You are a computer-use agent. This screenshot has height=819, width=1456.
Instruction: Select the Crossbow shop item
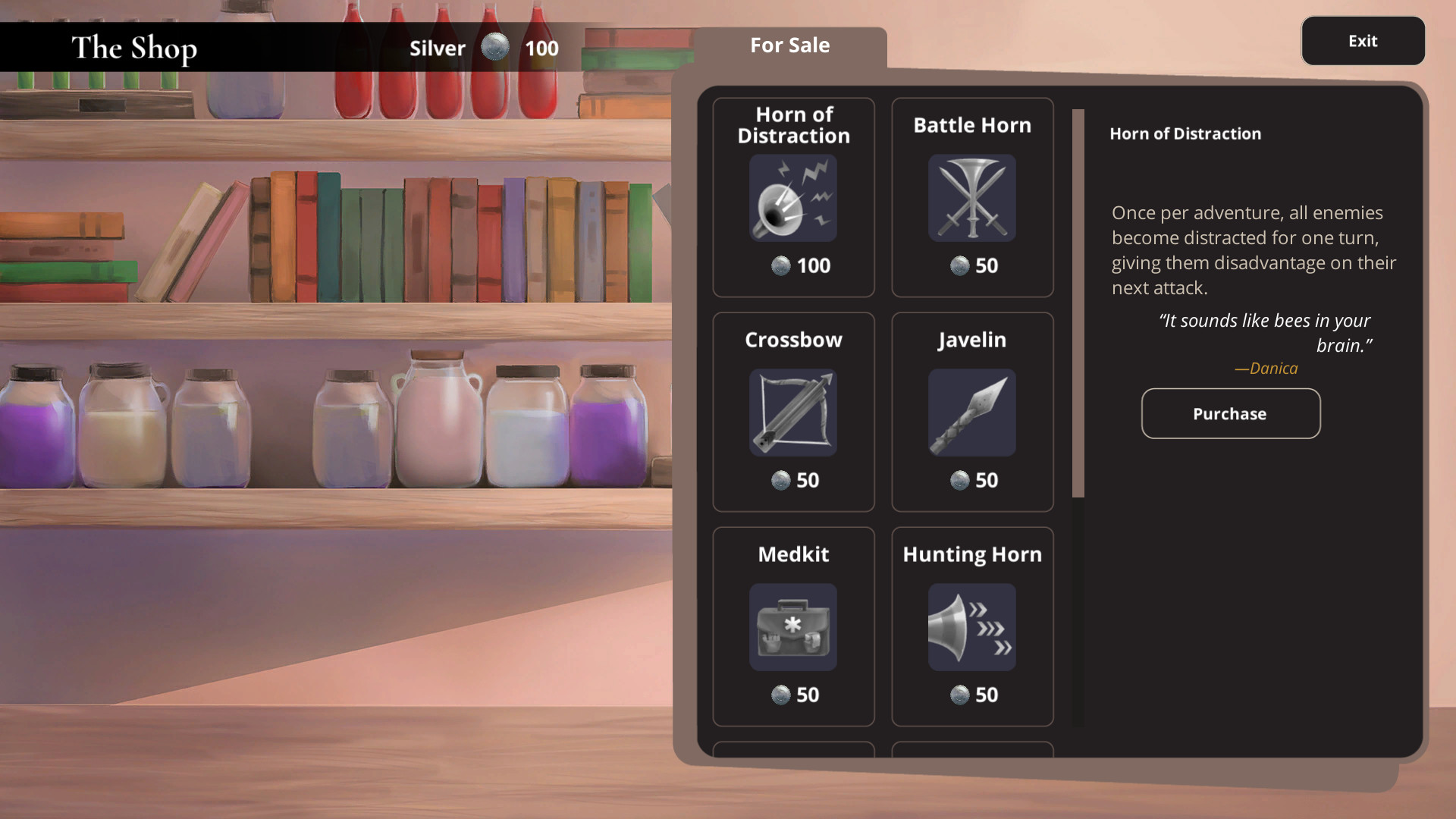click(793, 412)
